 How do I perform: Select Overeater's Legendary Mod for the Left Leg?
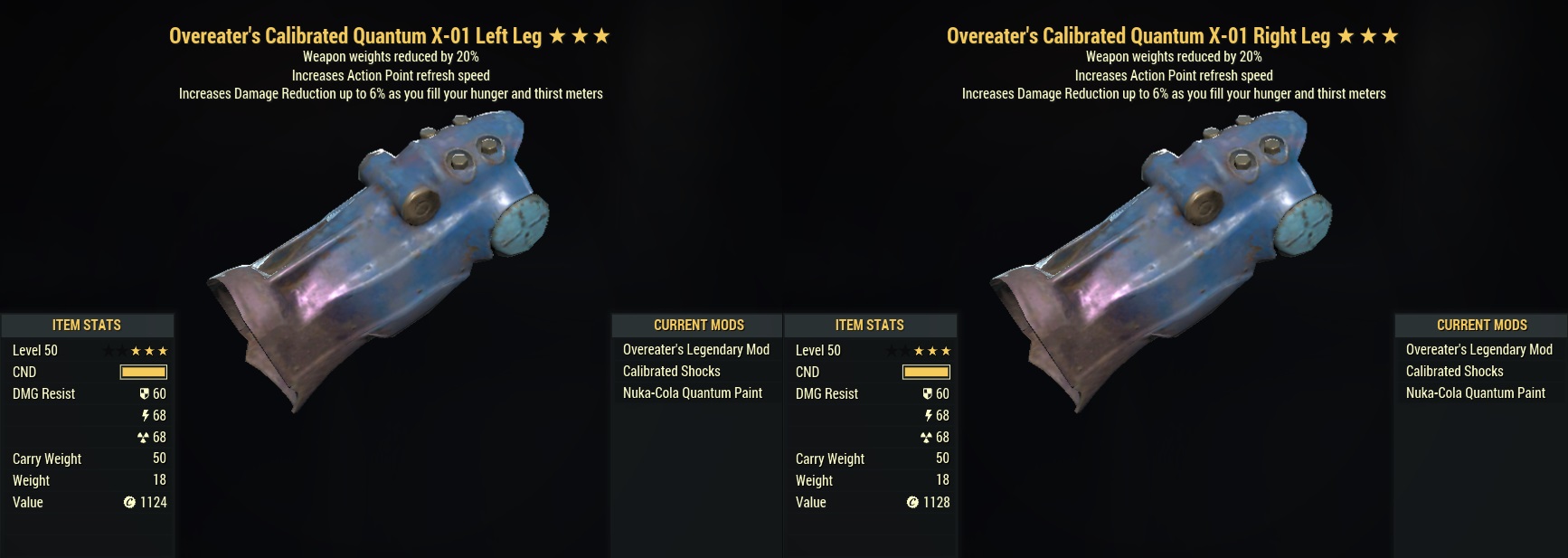pyautogui.click(x=695, y=350)
